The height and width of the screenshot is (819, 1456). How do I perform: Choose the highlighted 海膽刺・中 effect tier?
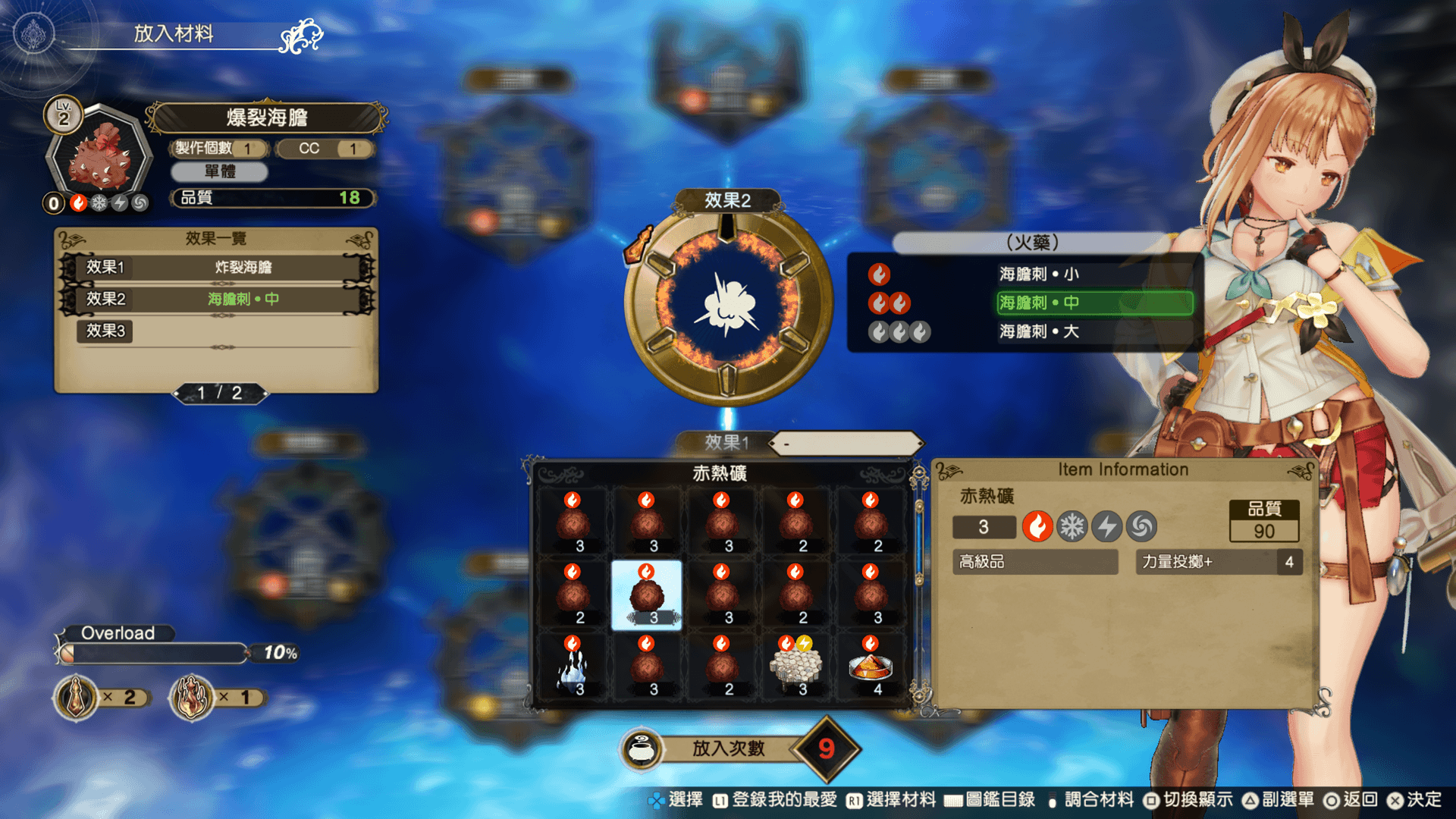(1094, 303)
